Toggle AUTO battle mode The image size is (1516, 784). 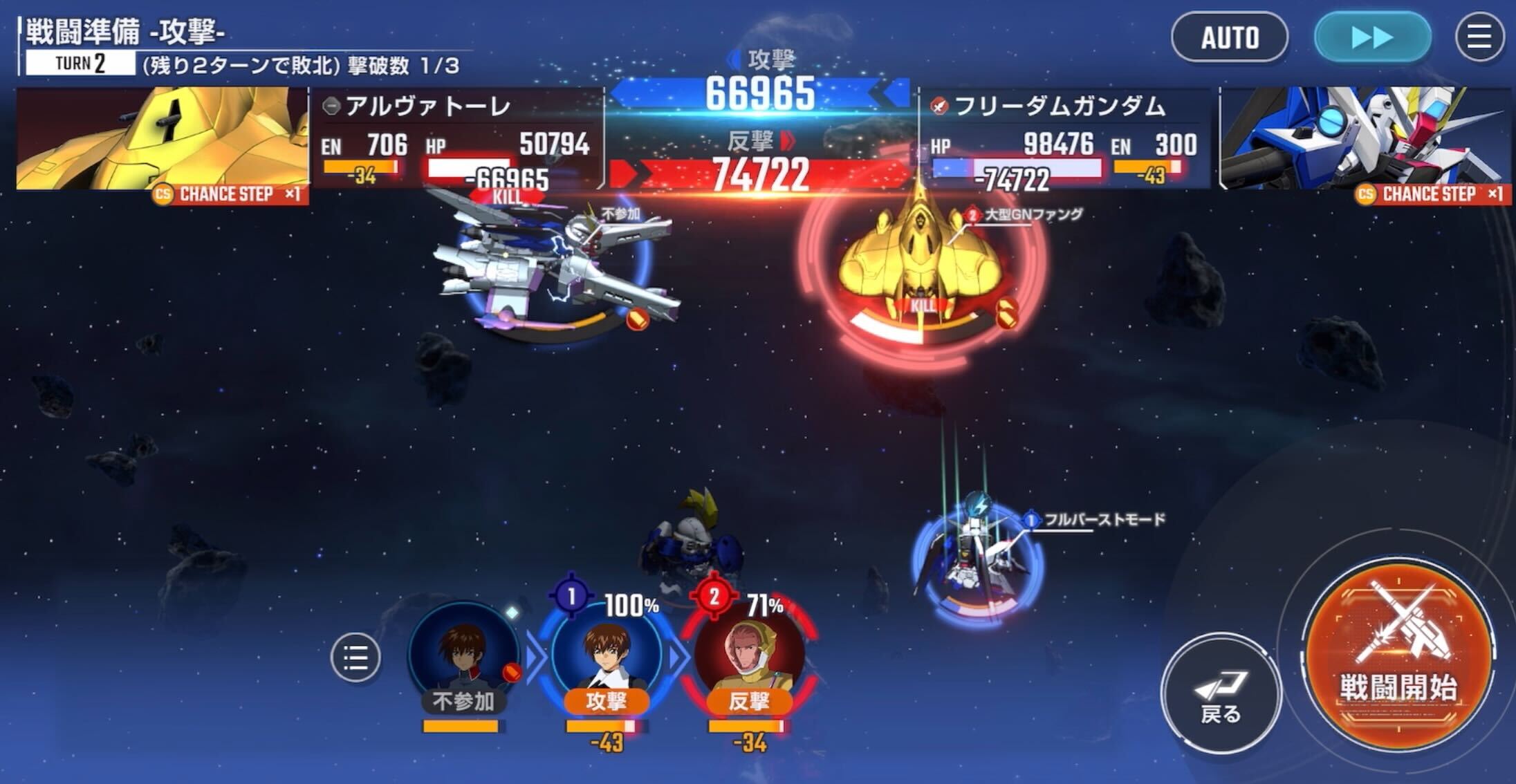point(1230,38)
